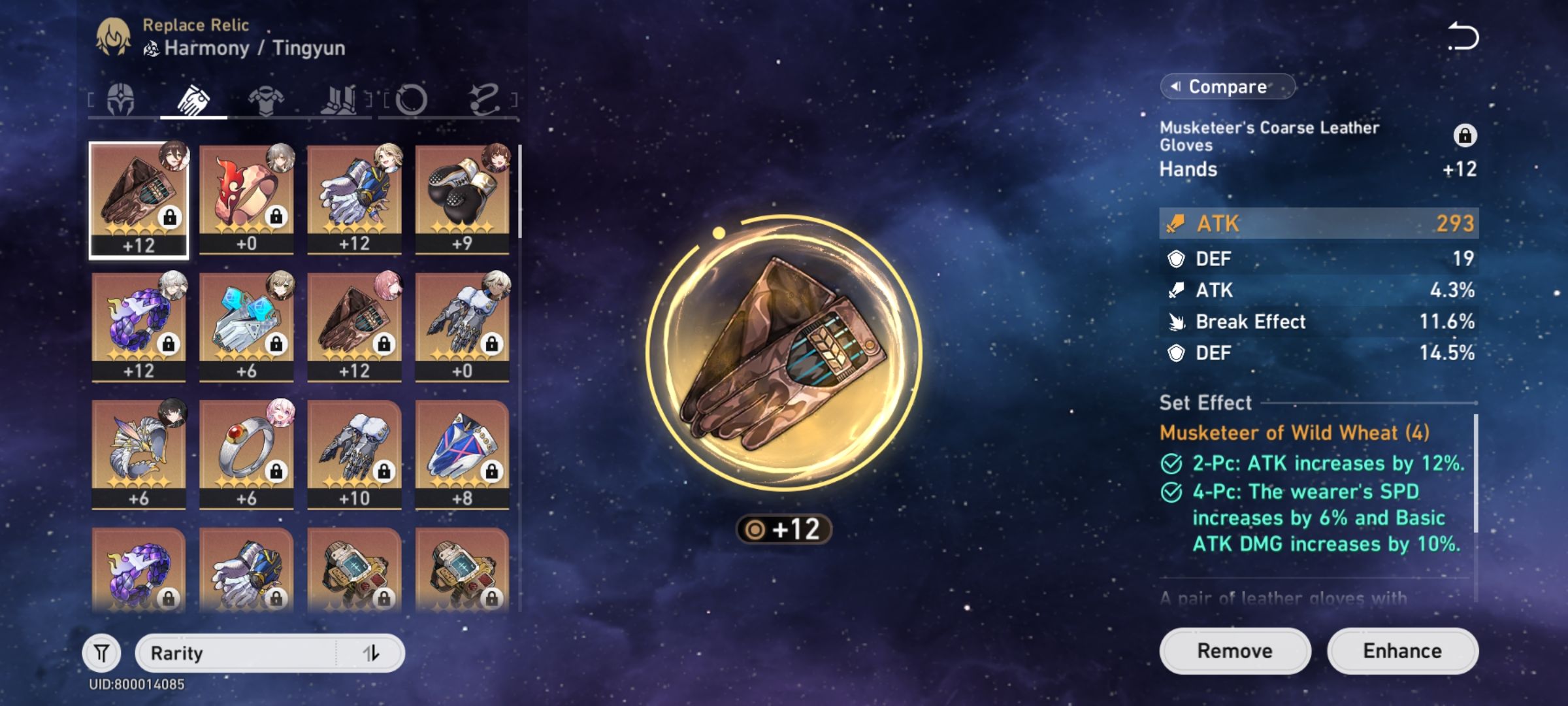1568x706 pixels.
Task: Switch to the Head relic tab
Action: pos(121,98)
